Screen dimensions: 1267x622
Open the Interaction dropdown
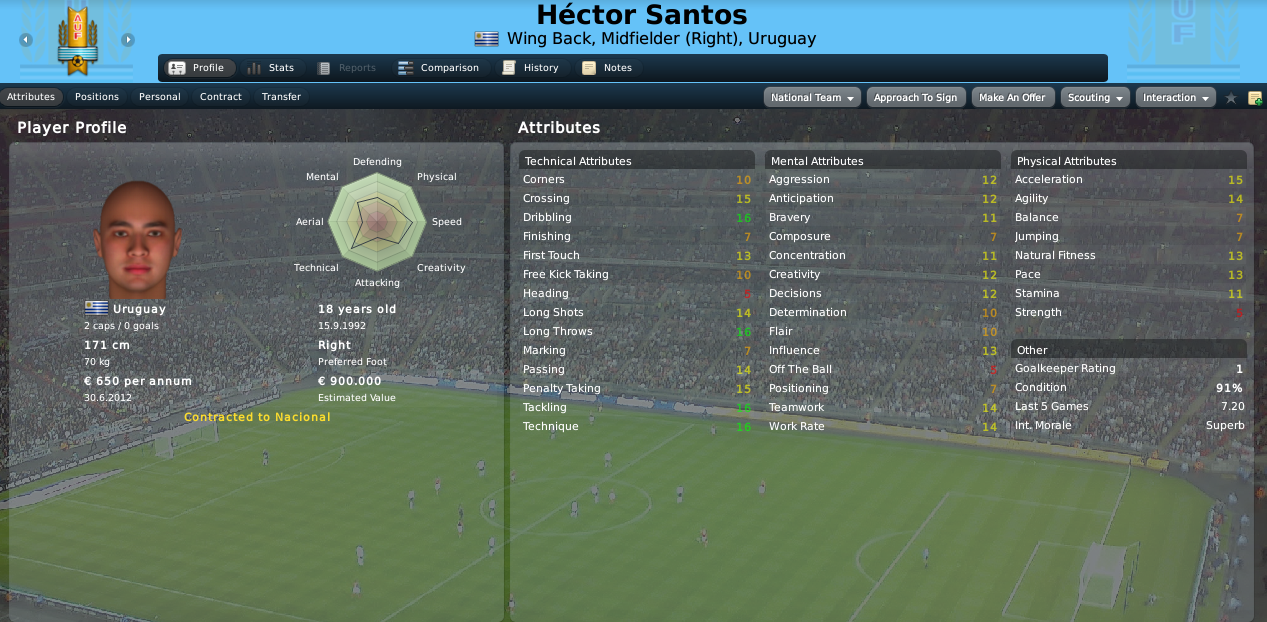(x=1175, y=98)
